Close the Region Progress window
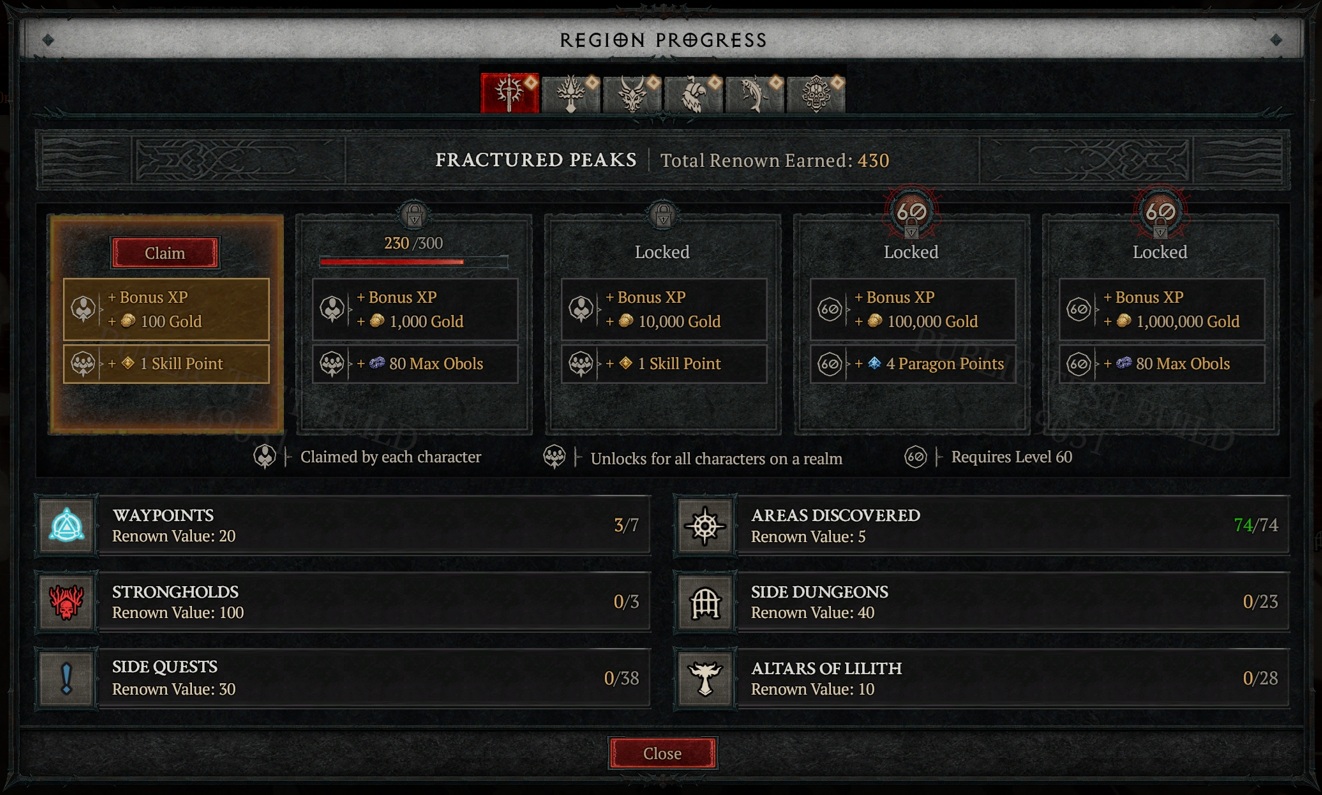Screen dimensions: 1322x795 tap(662, 754)
